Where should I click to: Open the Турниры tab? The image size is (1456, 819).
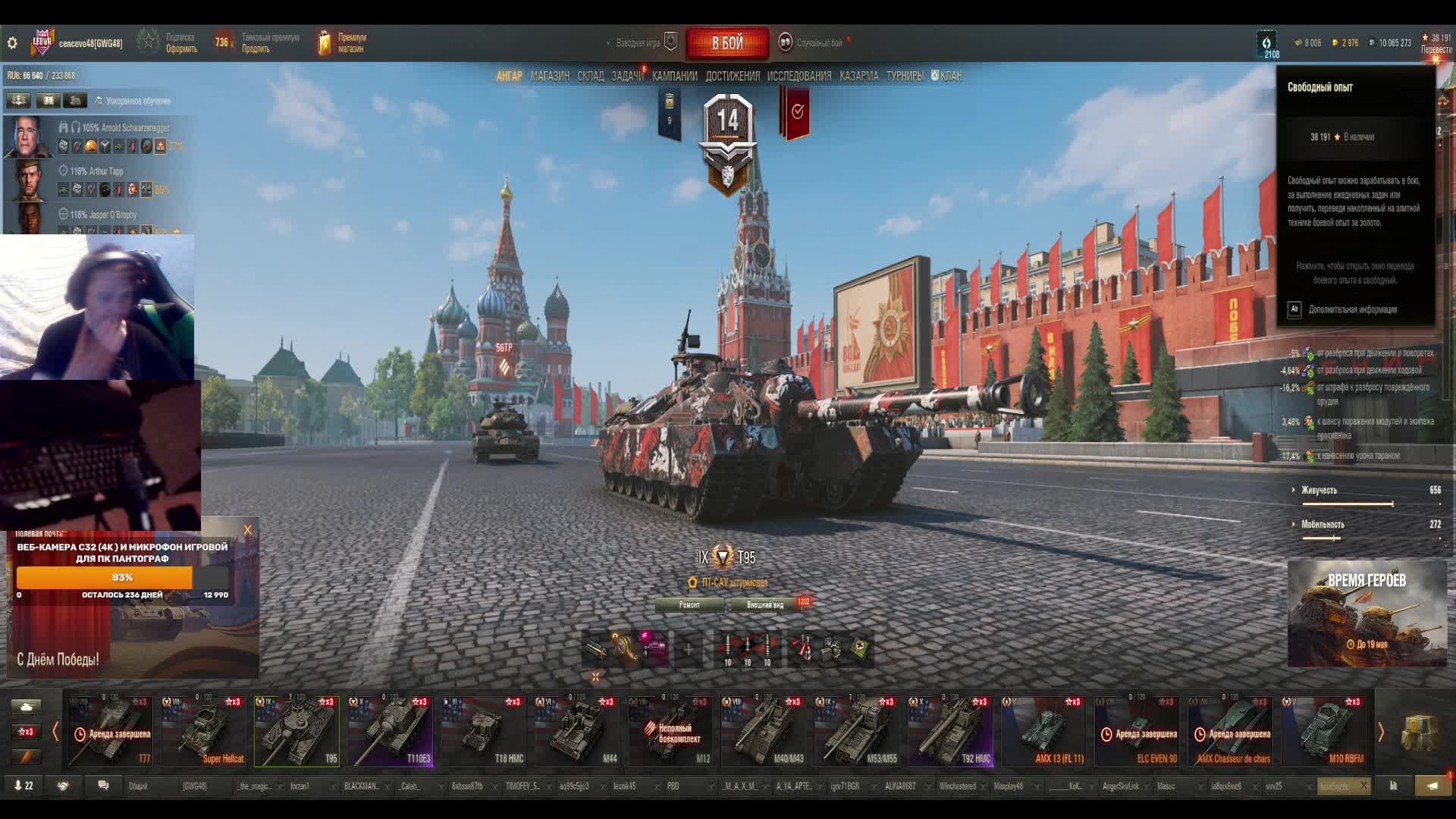click(x=904, y=76)
